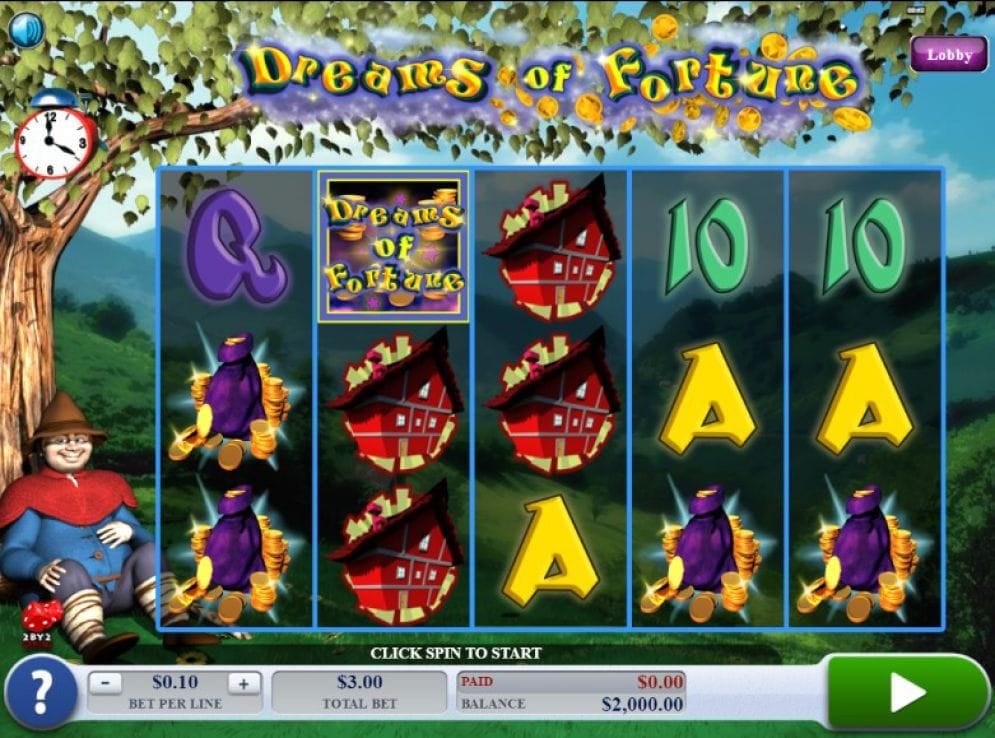
Task: Increase bet per line with the plus button
Action: (x=243, y=684)
